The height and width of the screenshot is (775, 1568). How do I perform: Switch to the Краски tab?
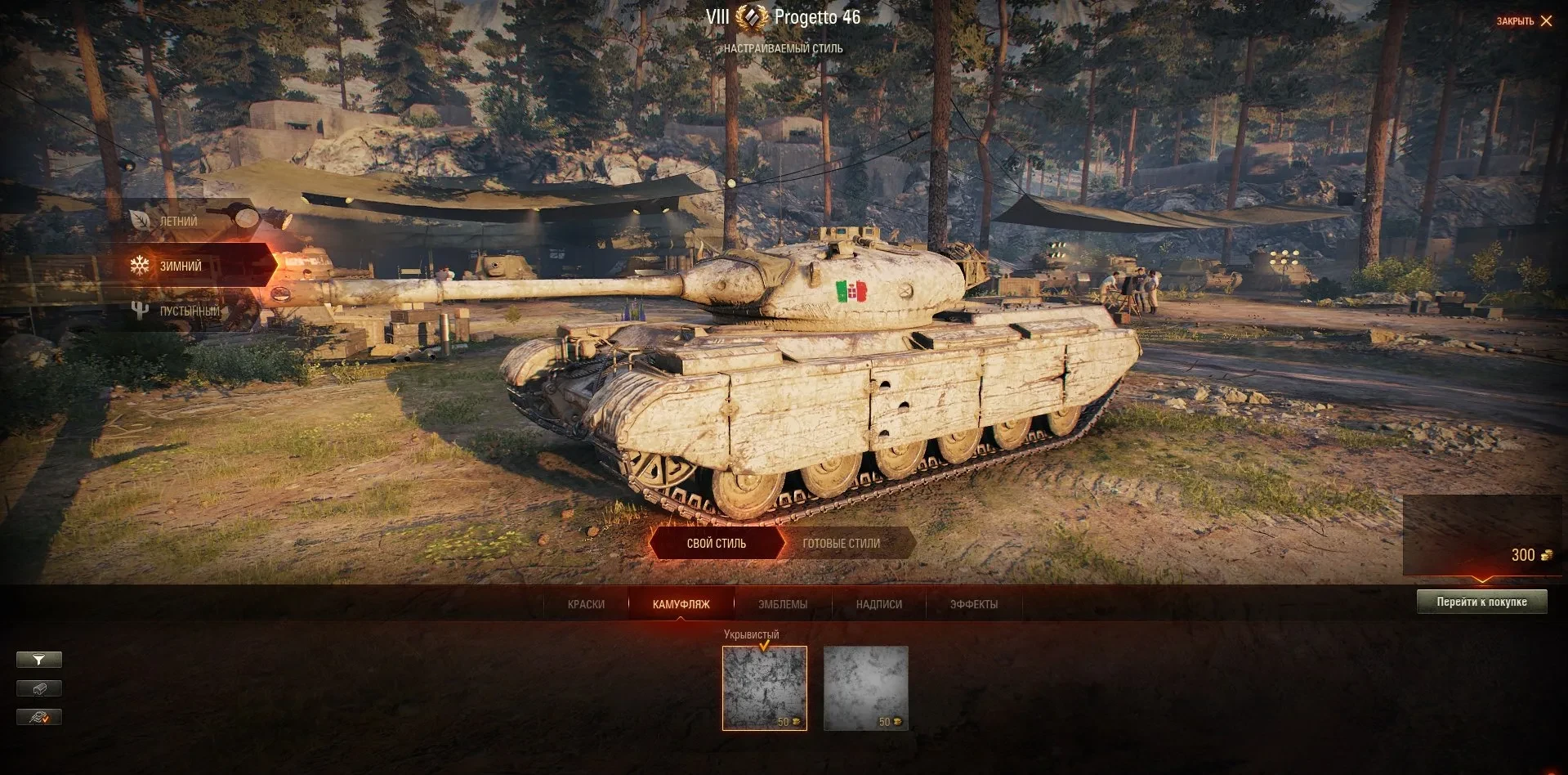(x=586, y=604)
